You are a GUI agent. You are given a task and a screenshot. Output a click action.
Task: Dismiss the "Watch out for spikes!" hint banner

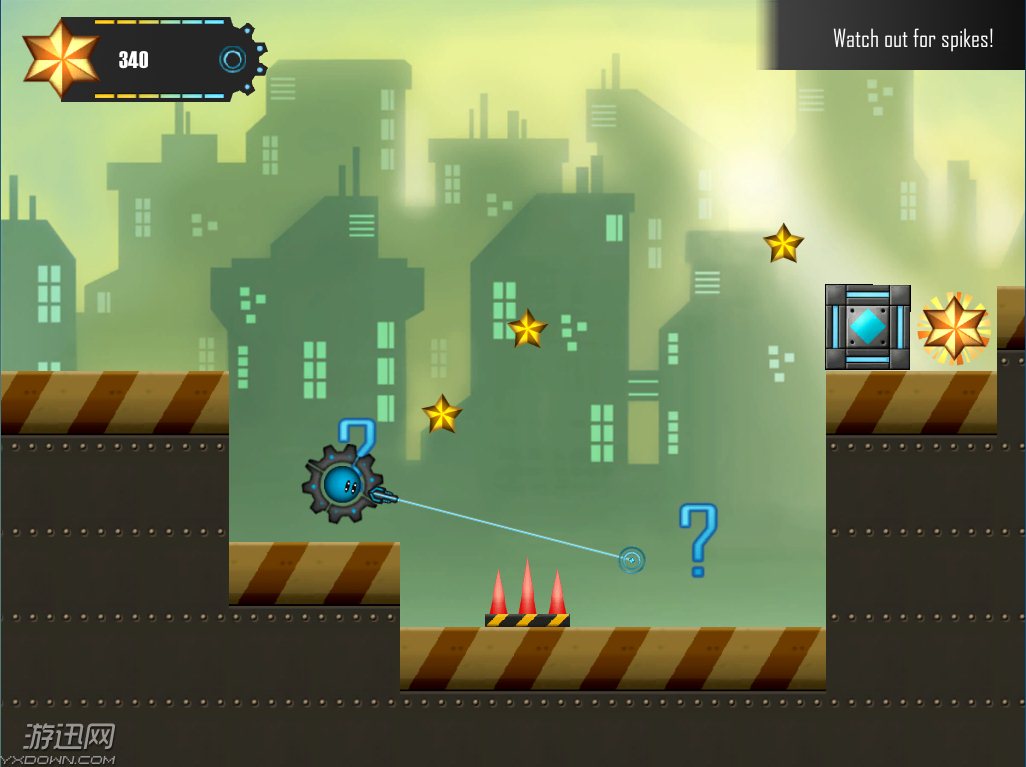coord(912,39)
